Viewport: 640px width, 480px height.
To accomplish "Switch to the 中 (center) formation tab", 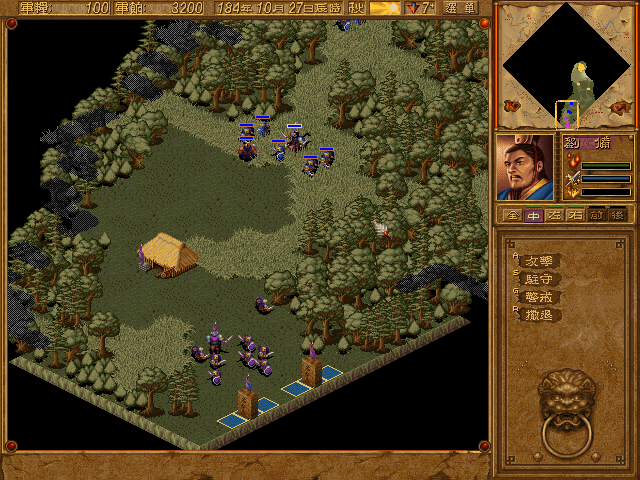I will pos(533,214).
